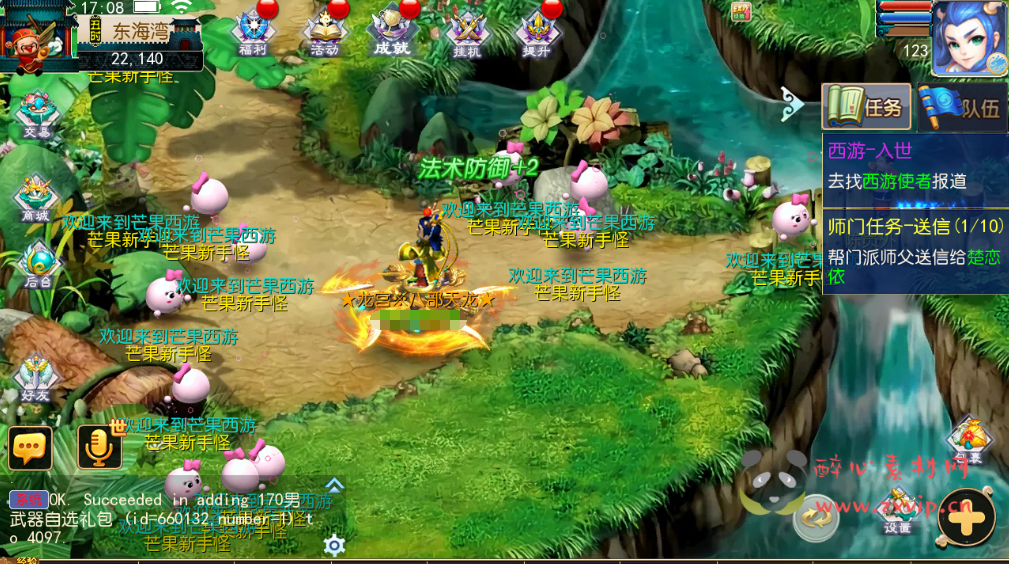
Task: Open the 商城 shop icon
Action: coord(36,198)
